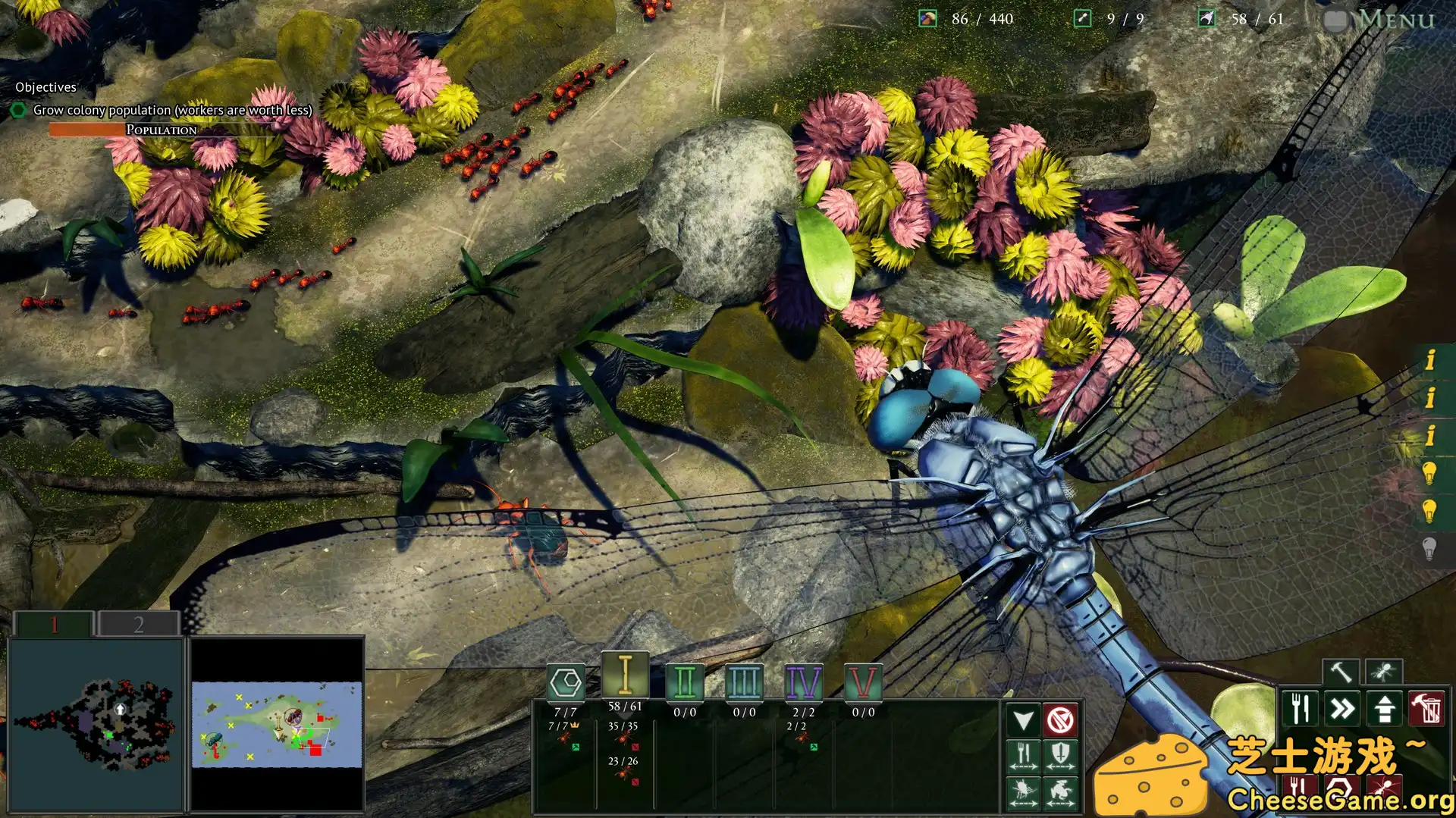This screenshot has height=818, width=1456.
Task: Select the upgrade arrow icon in the action panel
Action: [x=1384, y=707]
